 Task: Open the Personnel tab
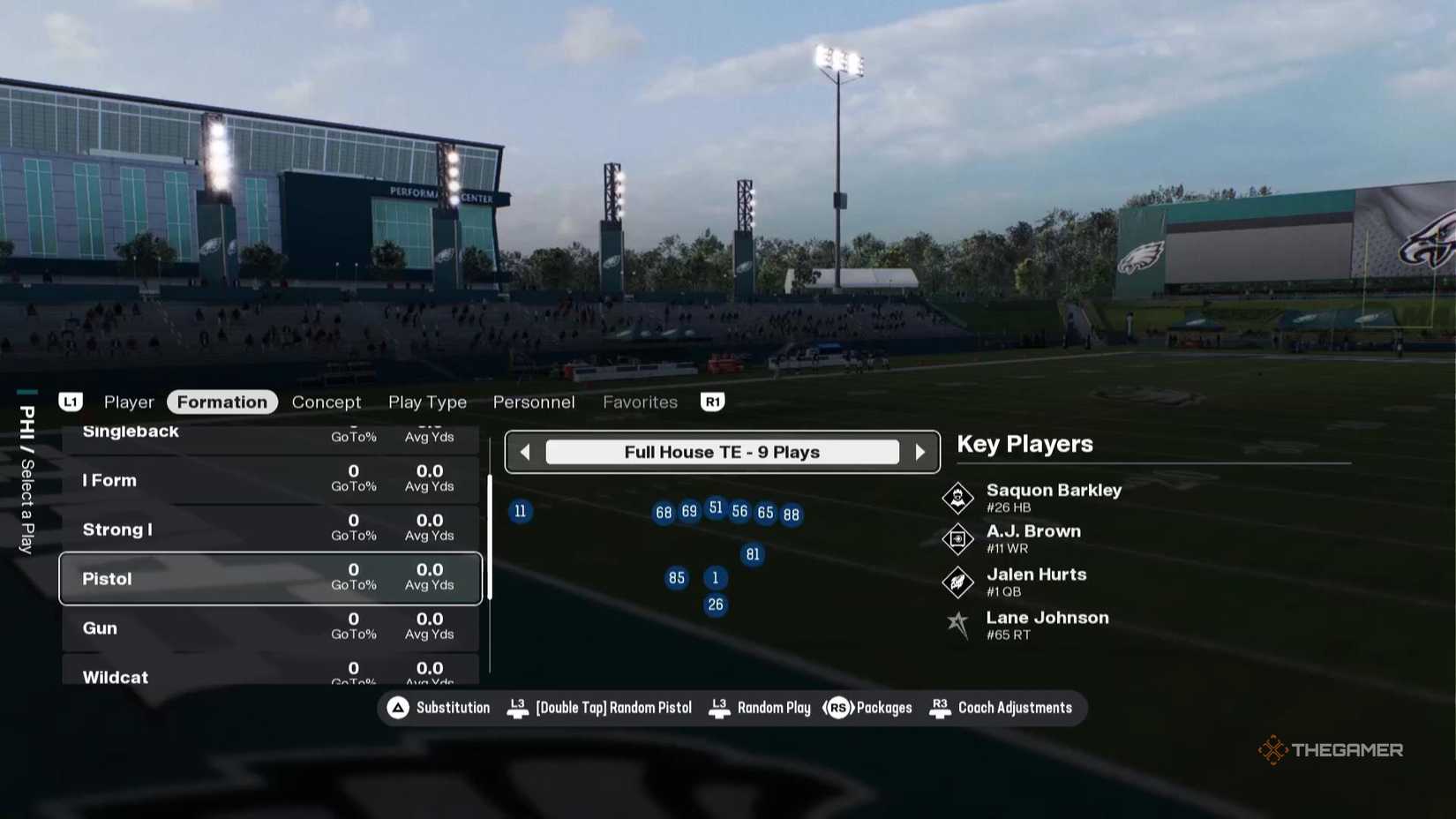[x=533, y=402]
